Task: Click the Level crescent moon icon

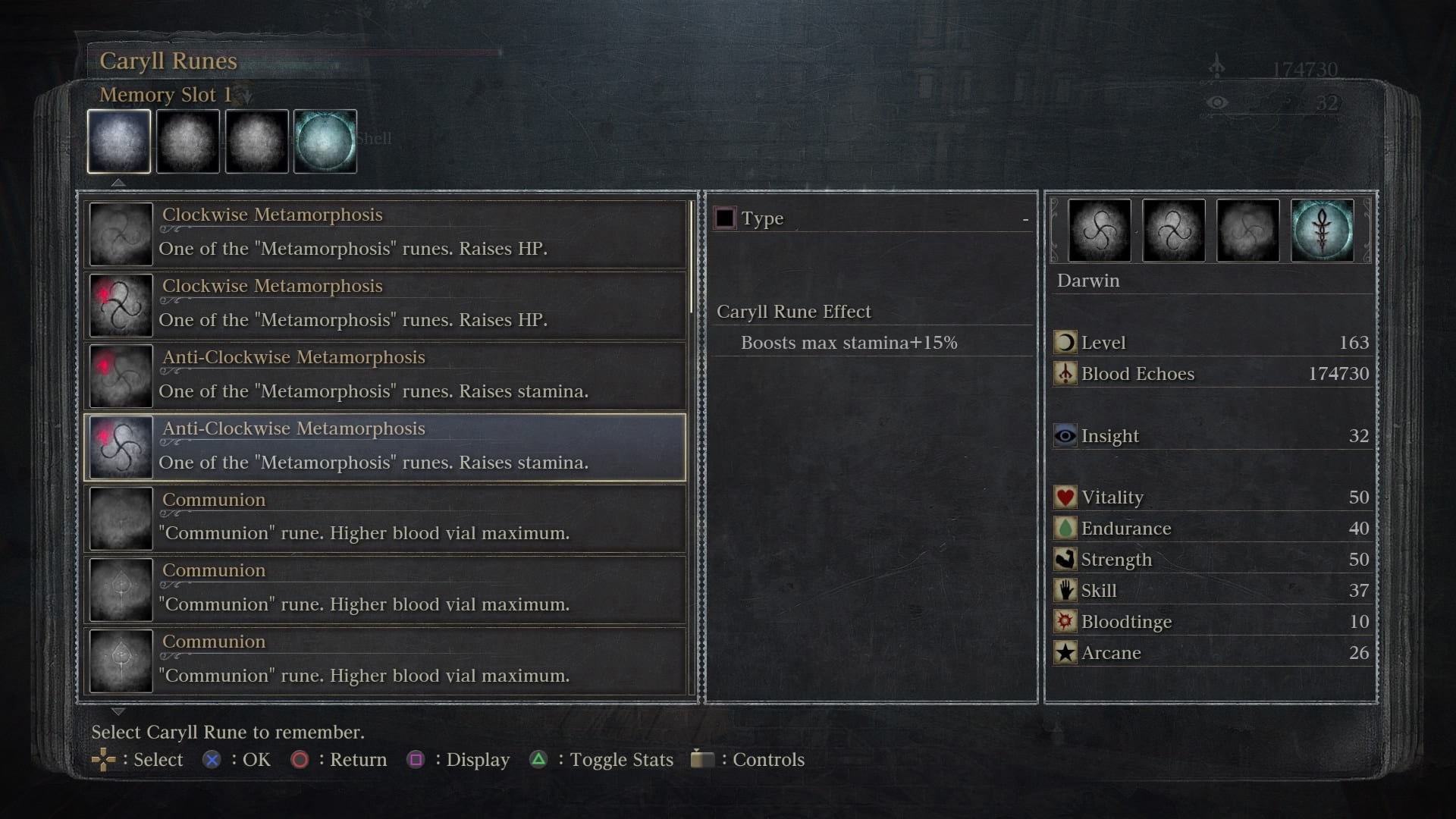Action: (x=1065, y=342)
